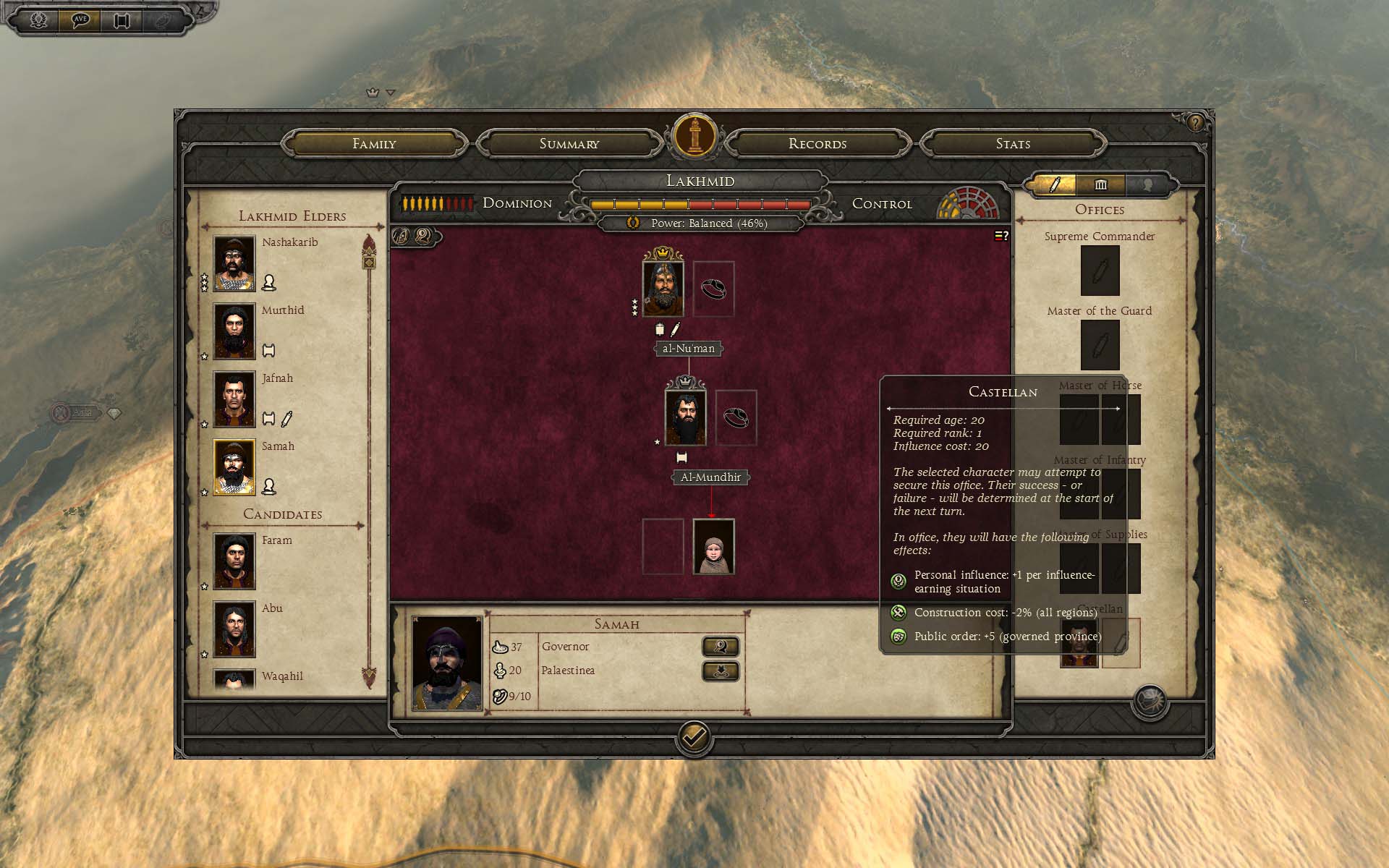Open the help question mark button
Image resolution: width=1389 pixels, height=868 pixels.
[x=1195, y=123]
